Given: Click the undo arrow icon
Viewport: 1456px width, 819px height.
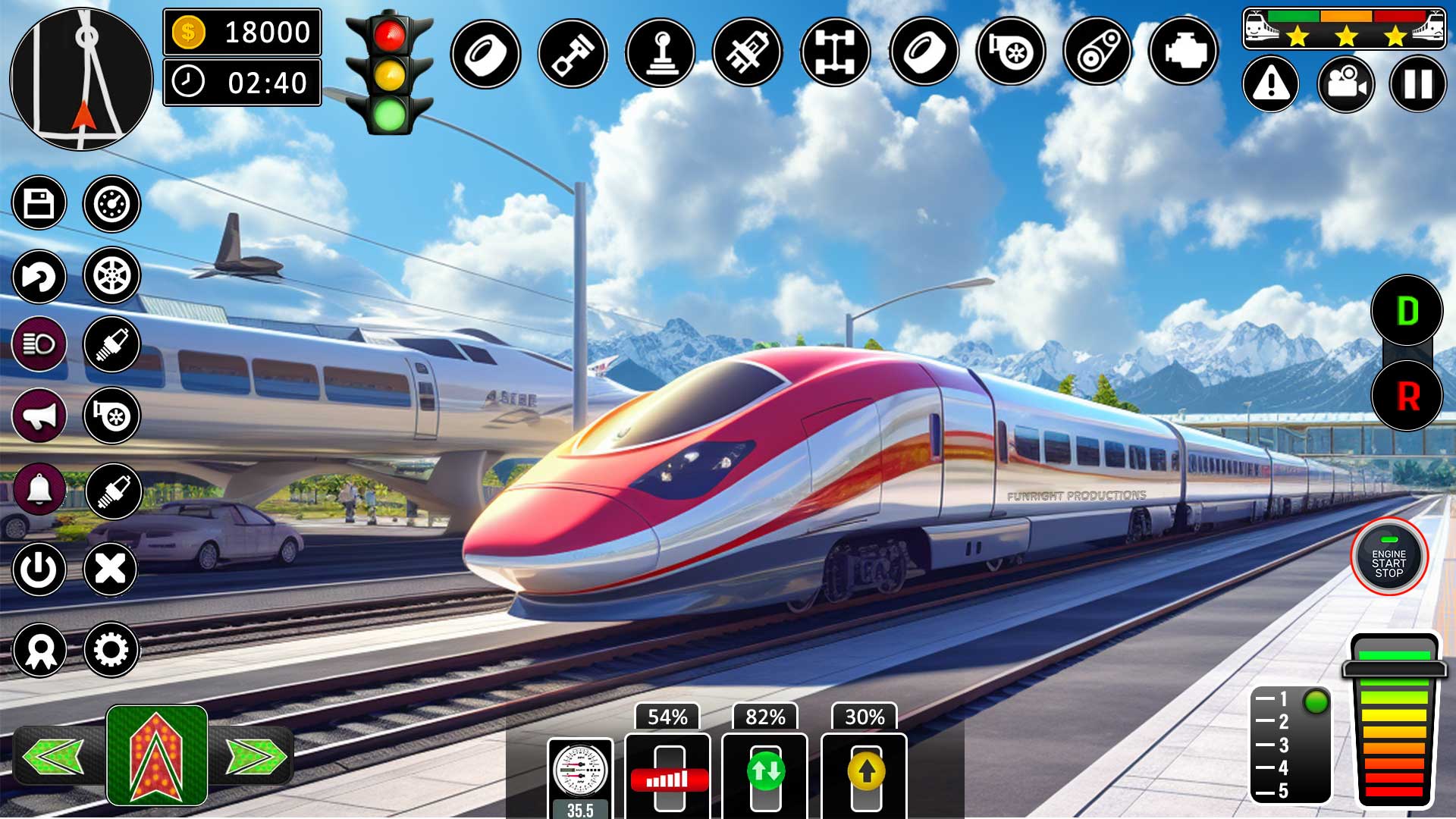Looking at the screenshot, I should tap(39, 278).
